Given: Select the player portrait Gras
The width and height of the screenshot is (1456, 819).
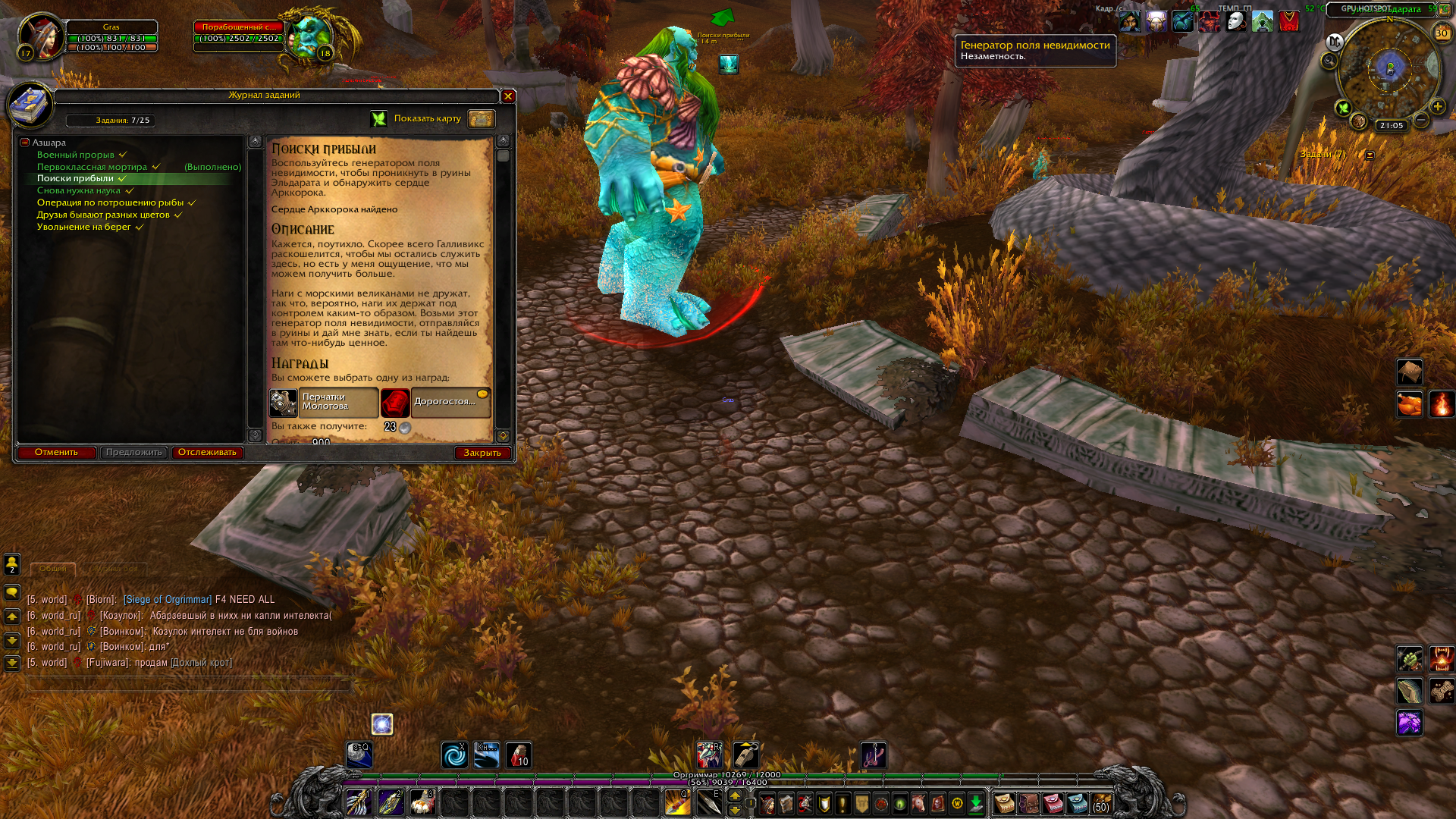Looking at the screenshot, I should pyautogui.click(x=41, y=36).
